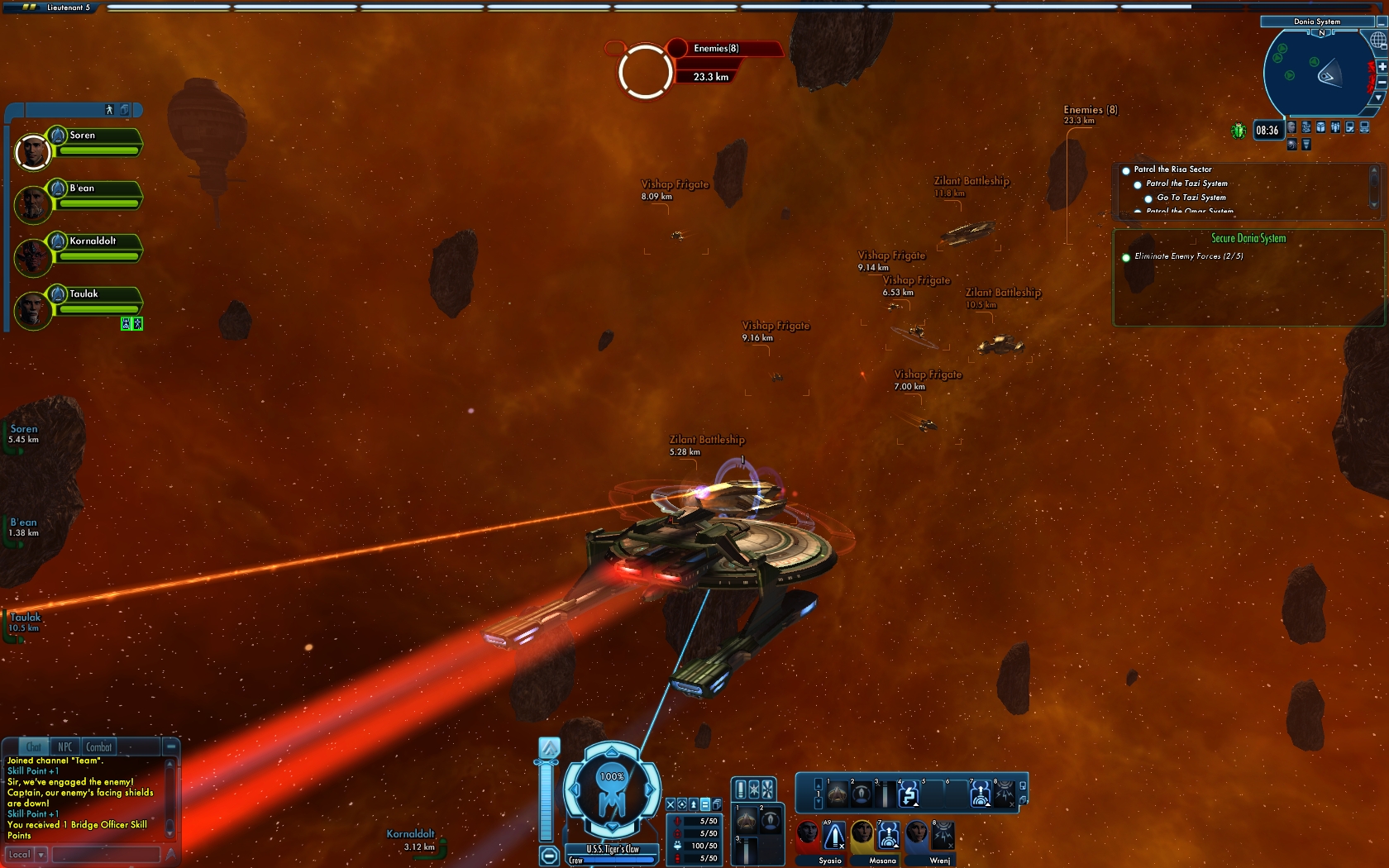1389x868 pixels.
Task: Activate bridge officer Wrenj's ability icon
Action: [943, 836]
